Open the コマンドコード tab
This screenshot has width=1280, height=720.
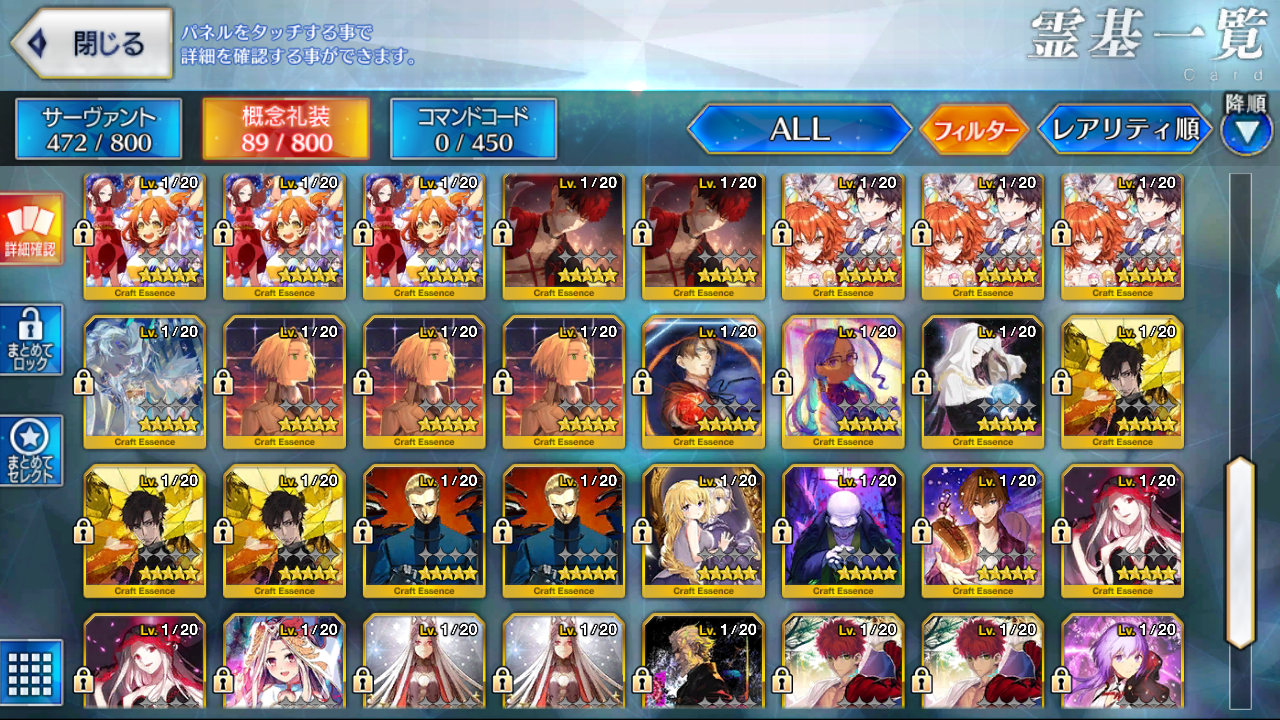point(472,129)
